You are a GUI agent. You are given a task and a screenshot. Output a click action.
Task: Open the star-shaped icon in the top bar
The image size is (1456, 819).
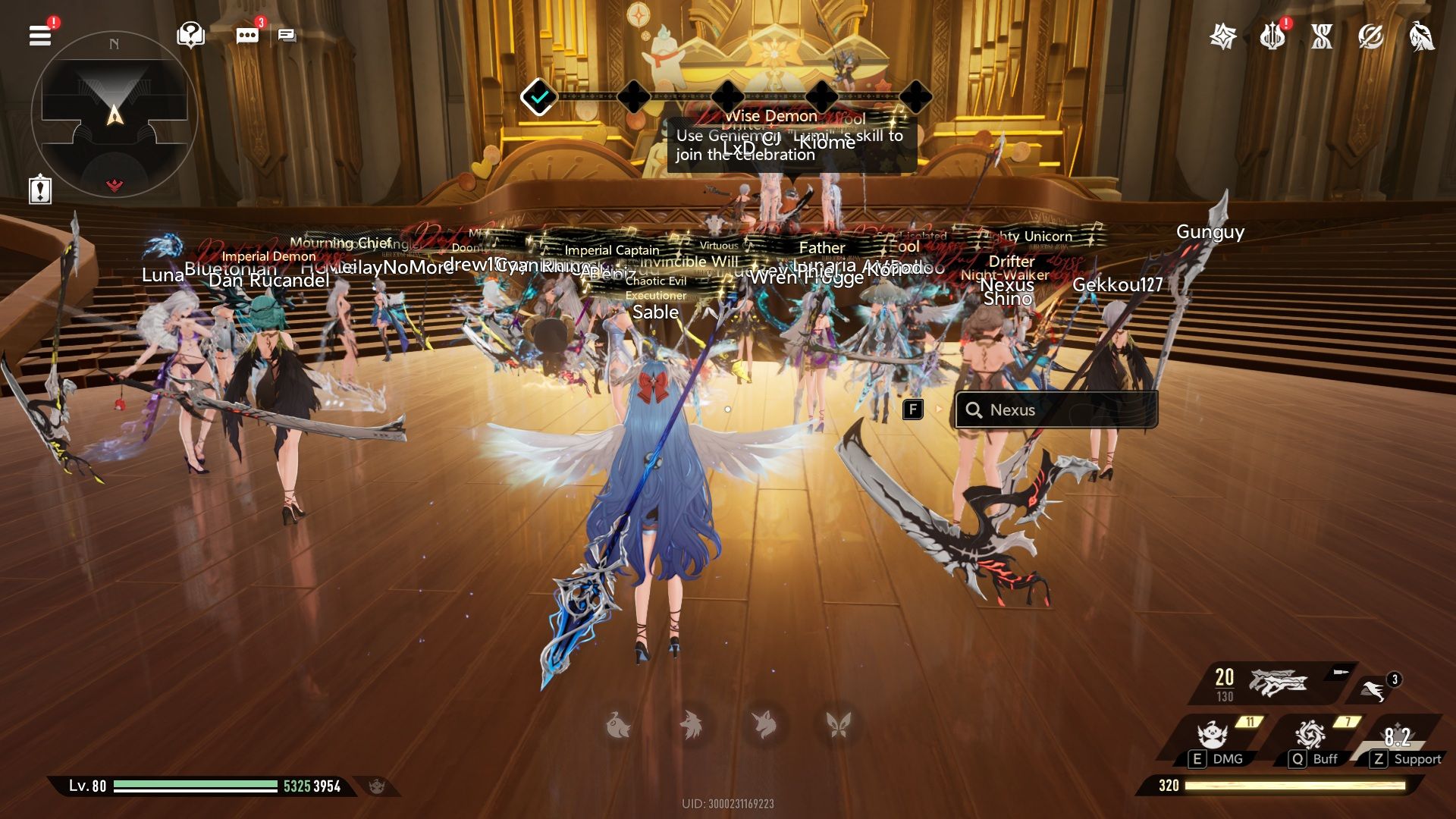click(x=1223, y=36)
